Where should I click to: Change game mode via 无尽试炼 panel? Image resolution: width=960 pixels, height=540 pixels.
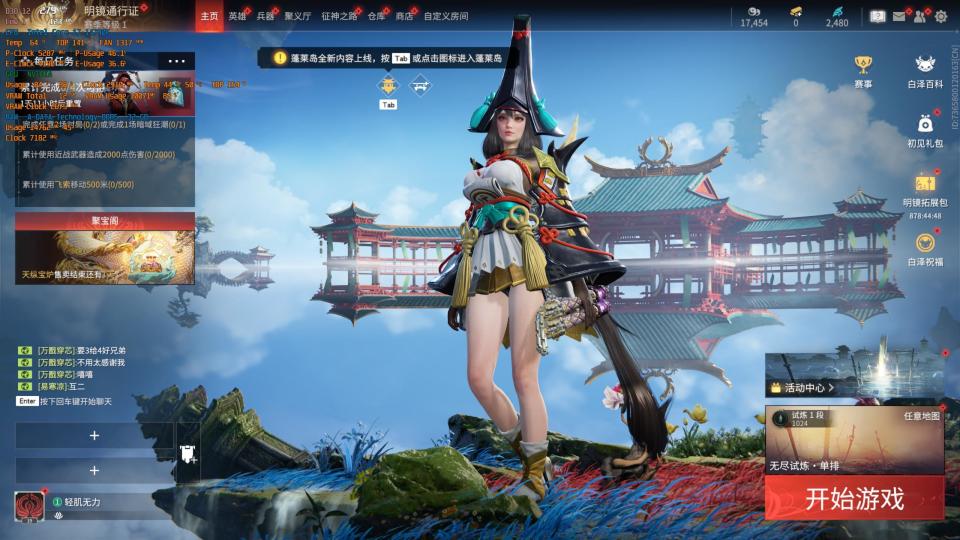[854, 440]
